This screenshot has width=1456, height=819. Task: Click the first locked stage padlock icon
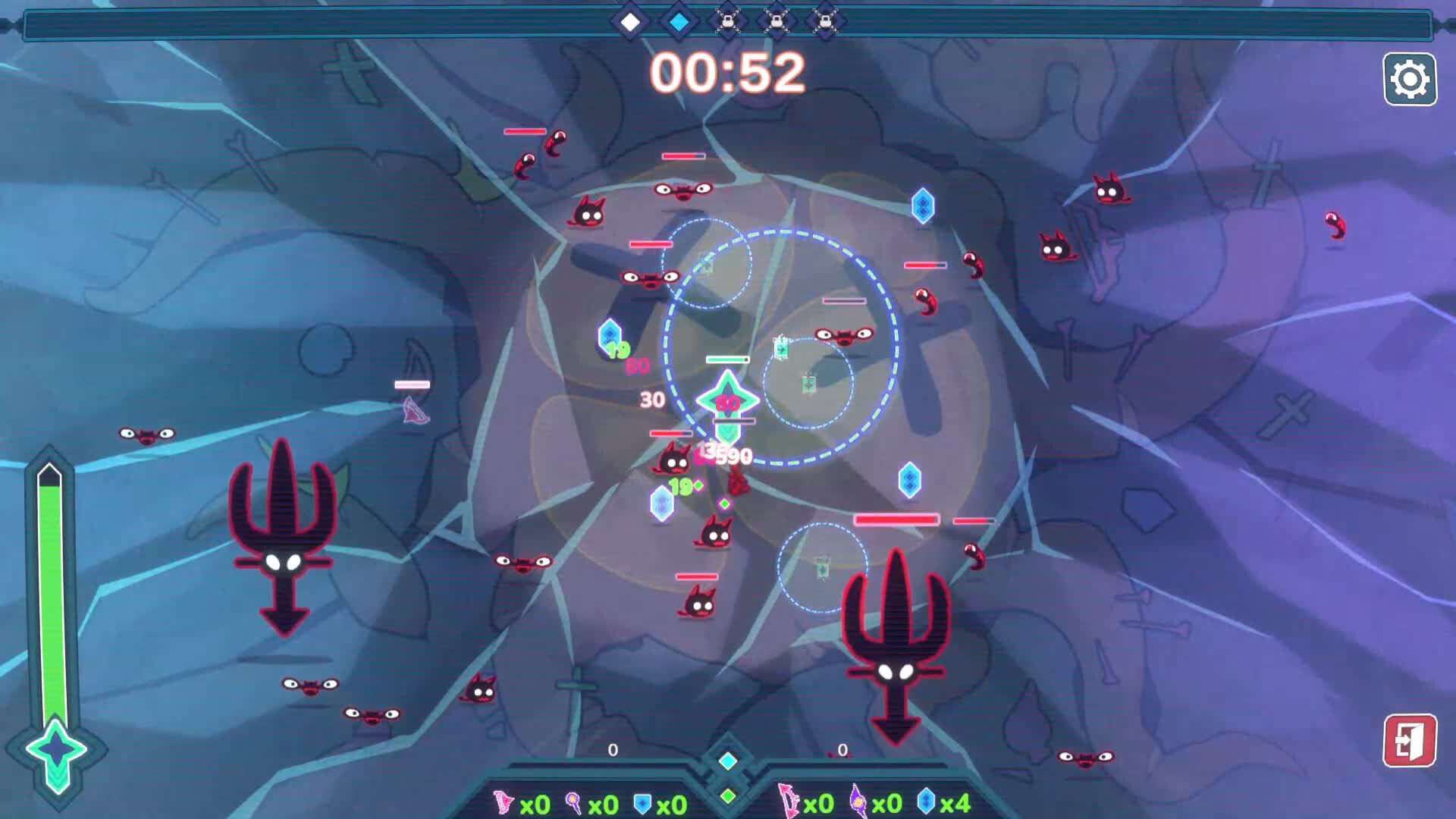pos(726,23)
